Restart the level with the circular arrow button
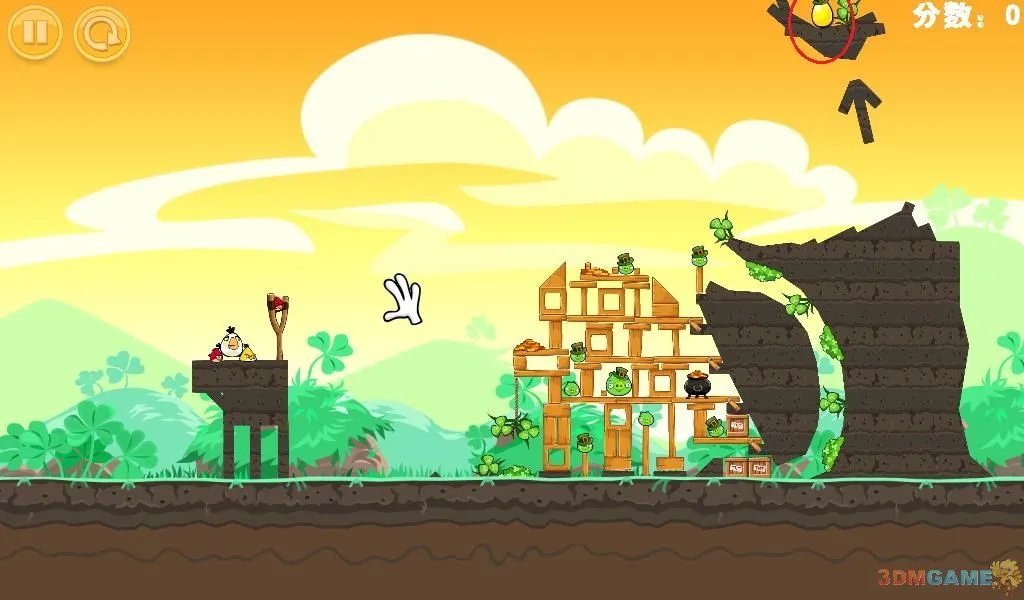1024x600 pixels. click(x=102, y=33)
